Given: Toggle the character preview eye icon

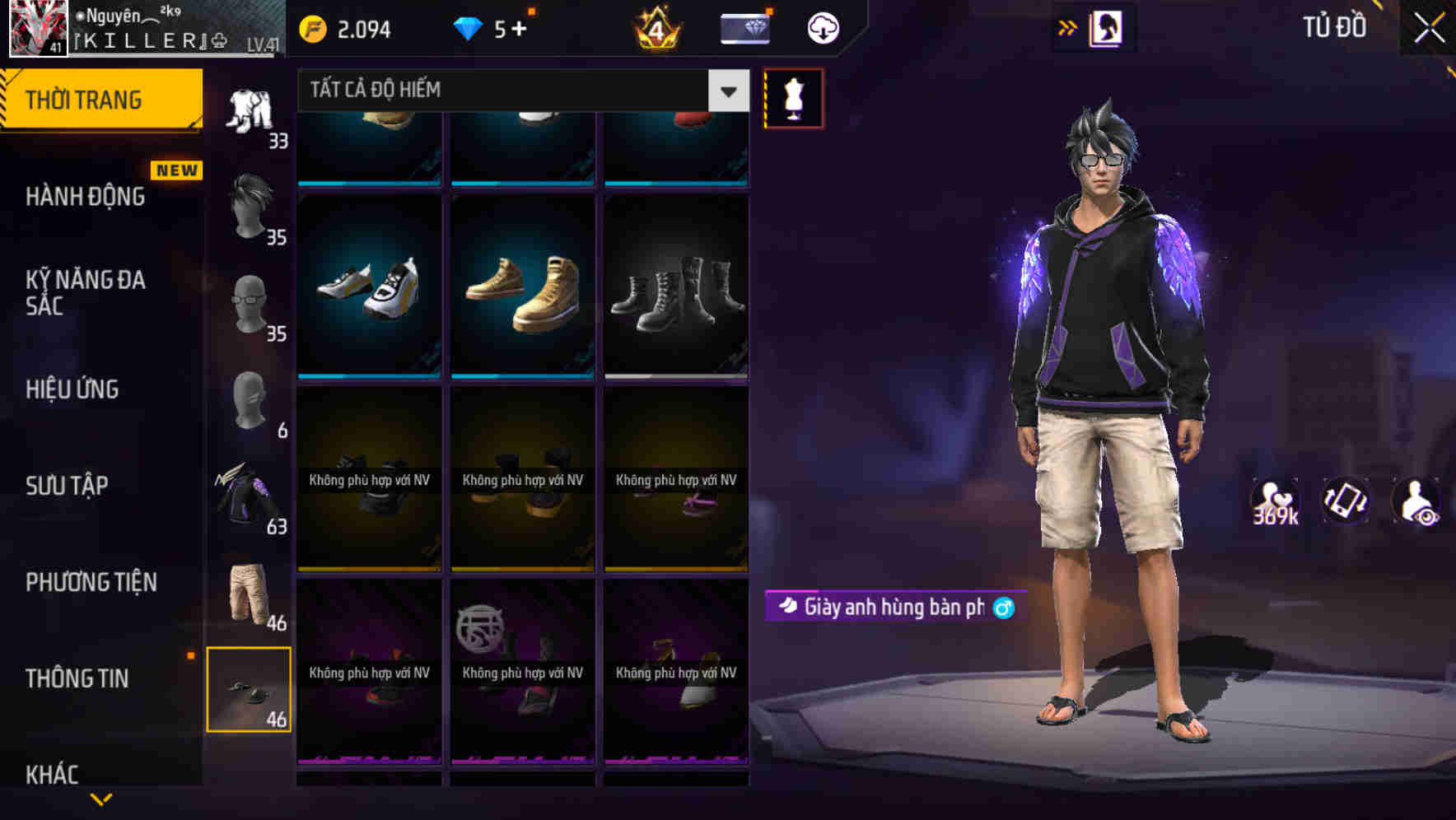Looking at the screenshot, I should point(1415,502).
